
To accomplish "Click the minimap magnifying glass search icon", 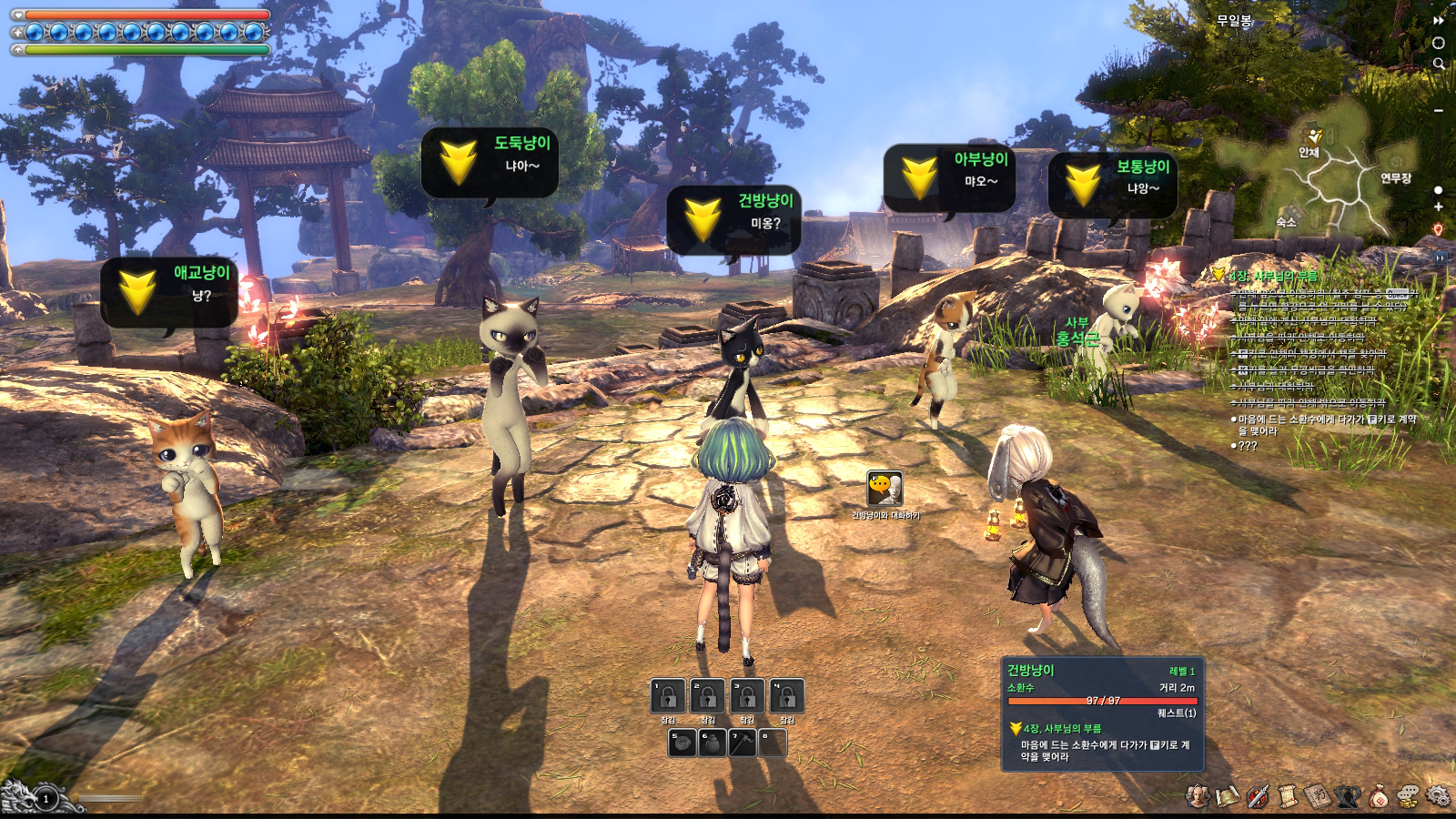I will pos(1439,64).
